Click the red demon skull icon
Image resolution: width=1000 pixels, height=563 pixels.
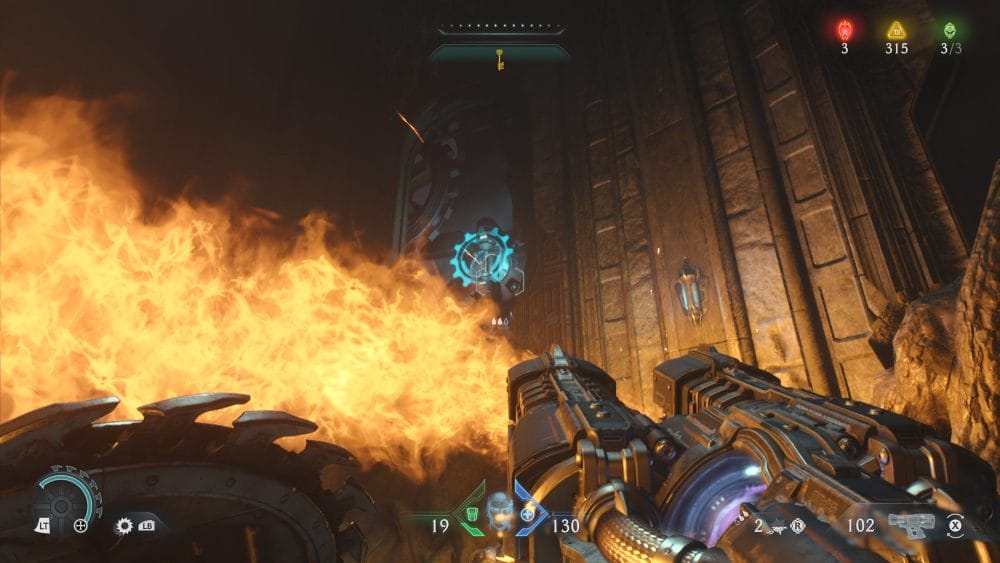pos(844,30)
